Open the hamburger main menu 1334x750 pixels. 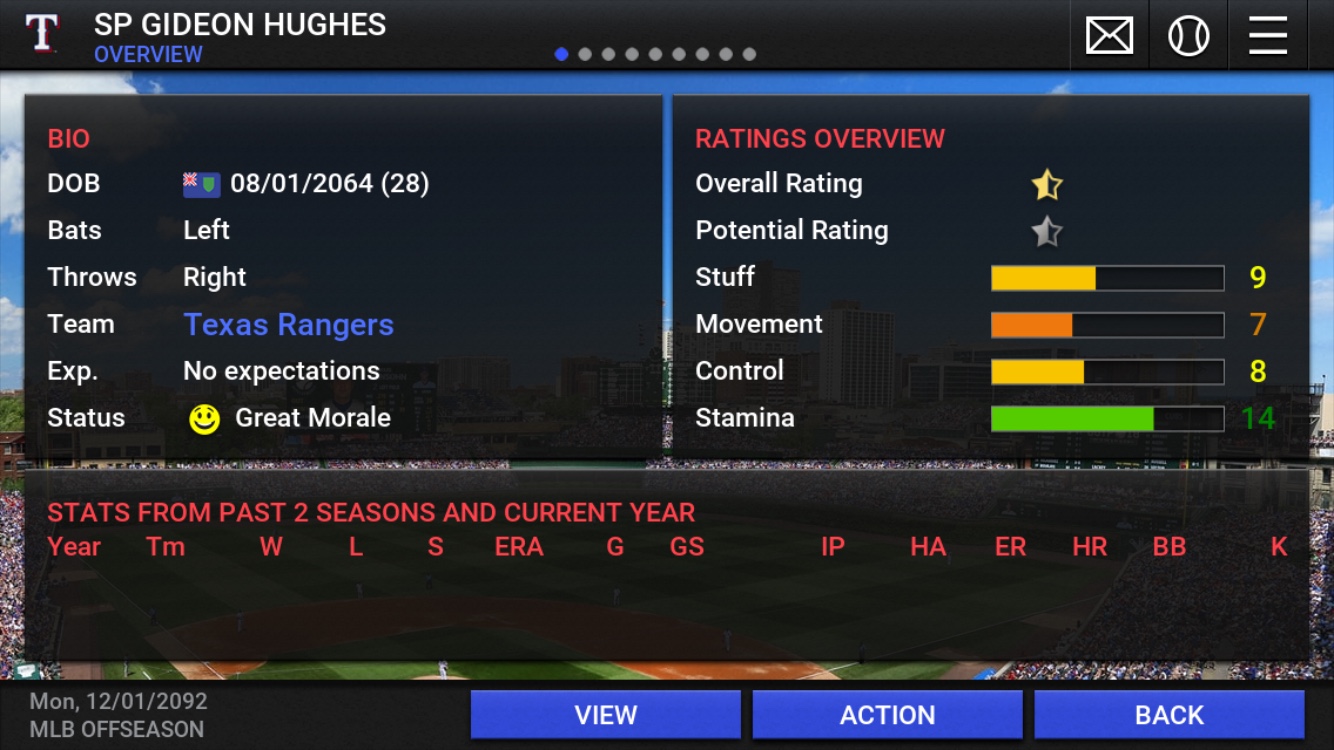(x=1267, y=37)
